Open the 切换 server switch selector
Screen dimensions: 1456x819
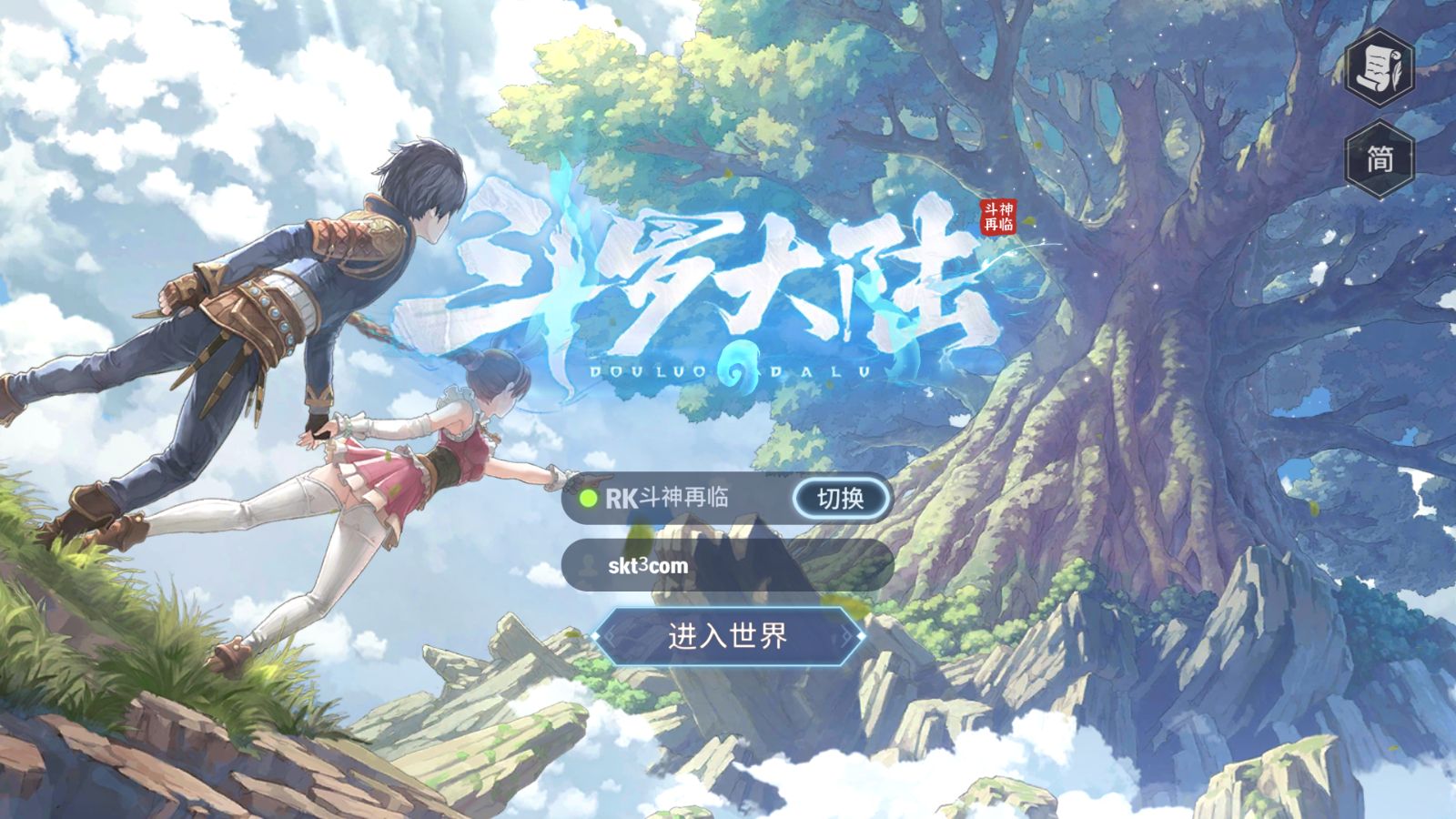click(x=842, y=498)
